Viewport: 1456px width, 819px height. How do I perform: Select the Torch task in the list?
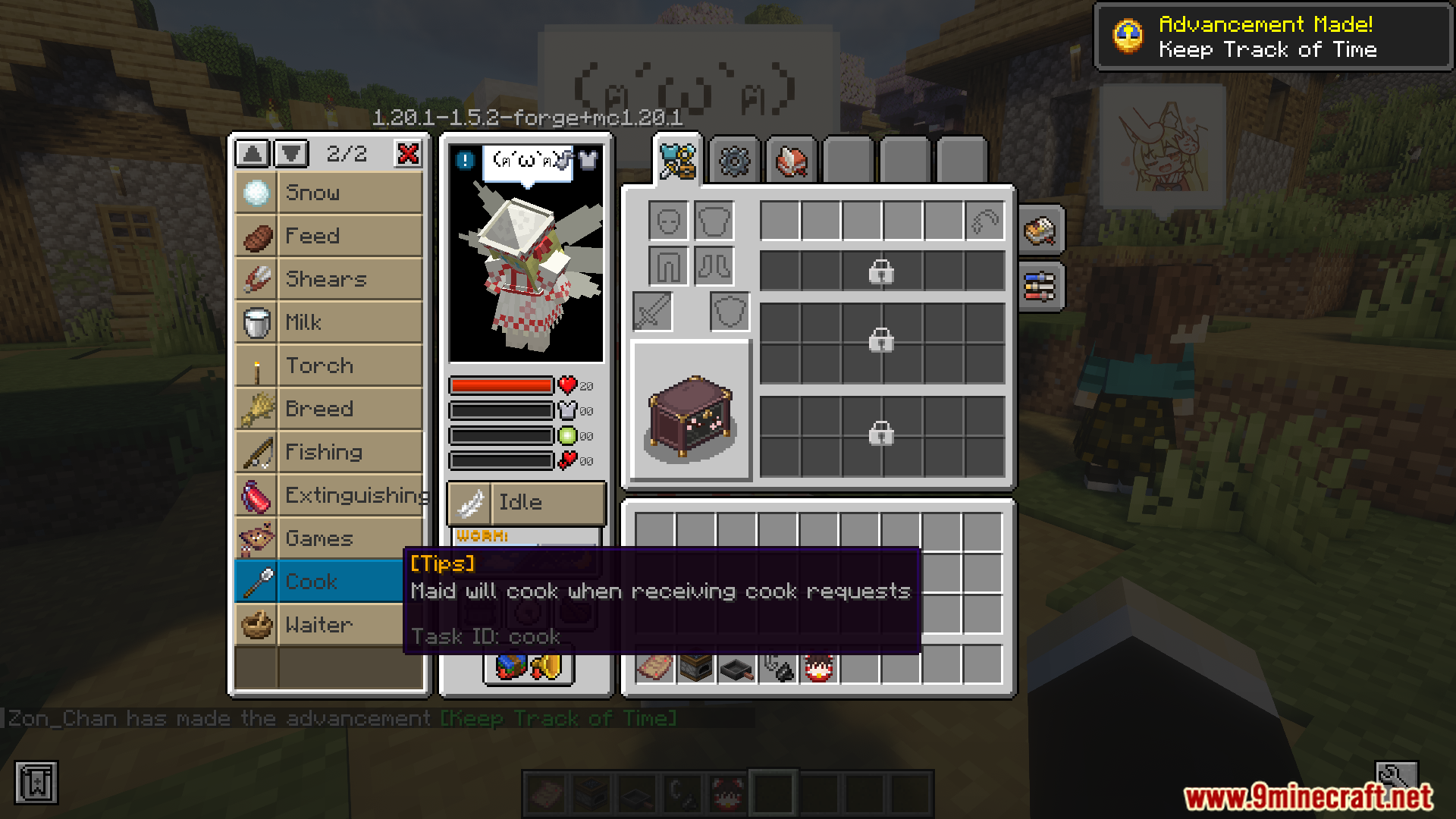256,365
